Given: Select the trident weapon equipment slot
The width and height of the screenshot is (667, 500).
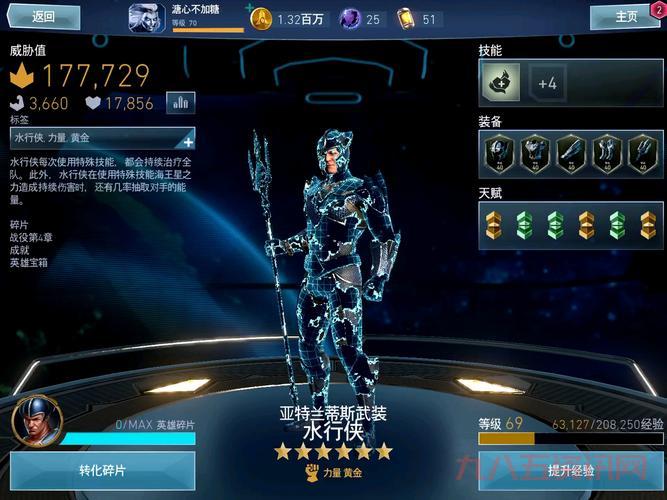Looking at the screenshot, I should 641,152.
